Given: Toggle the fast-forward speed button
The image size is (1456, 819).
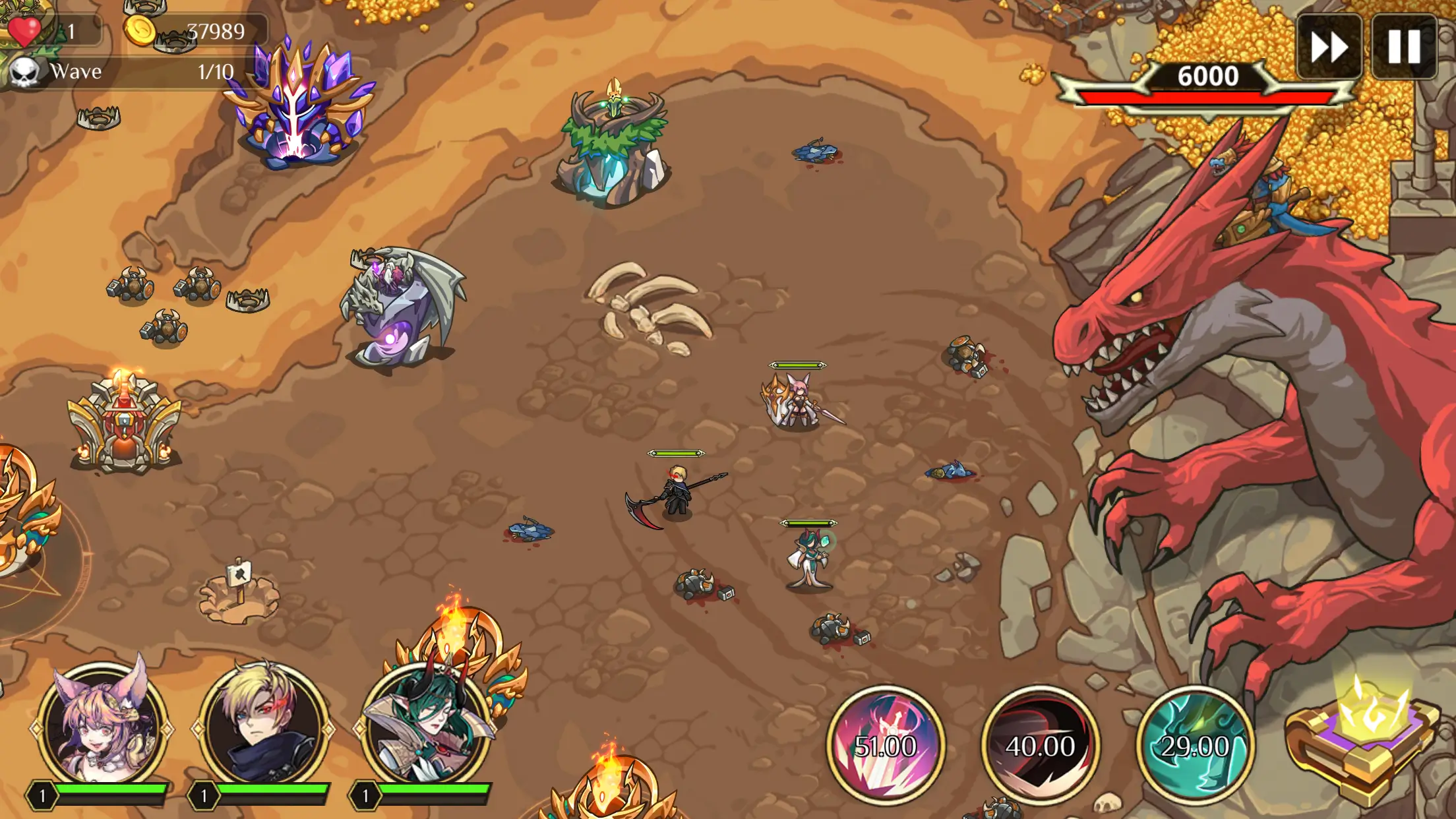Looking at the screenshot, I should [1329, 47].
